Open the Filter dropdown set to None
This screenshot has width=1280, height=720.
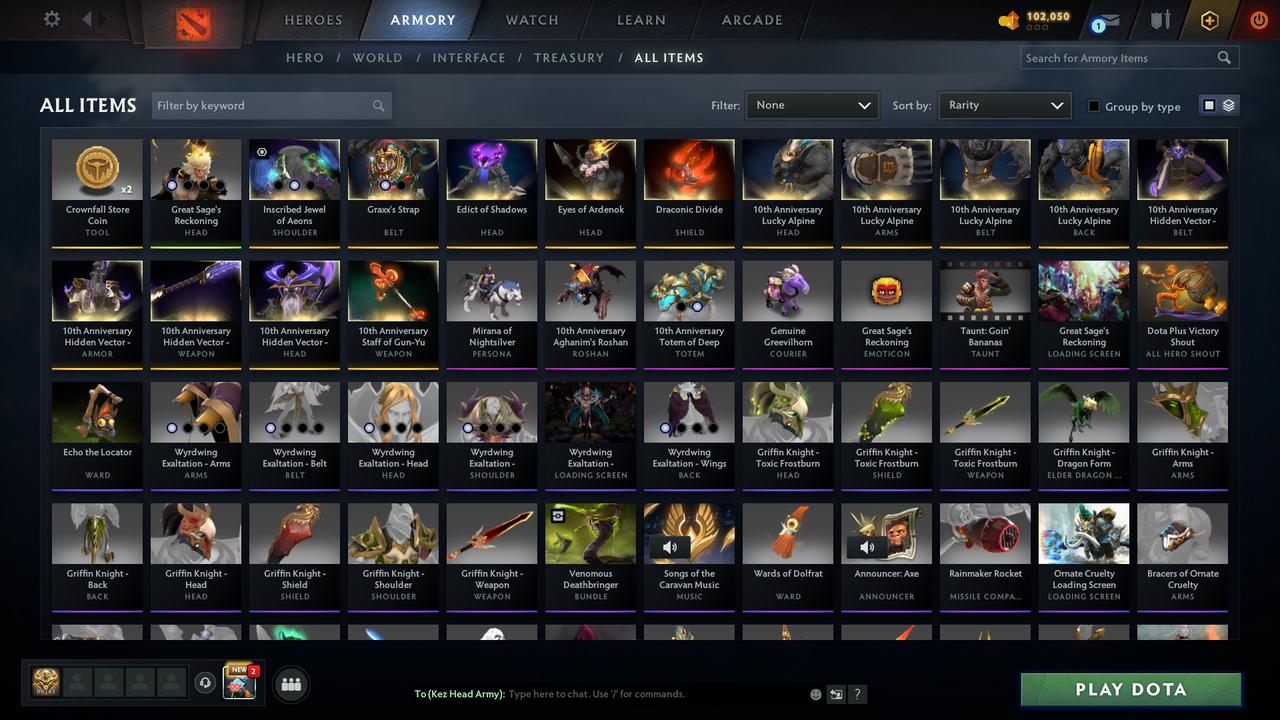pyautogui.click(x=812, y=105)
